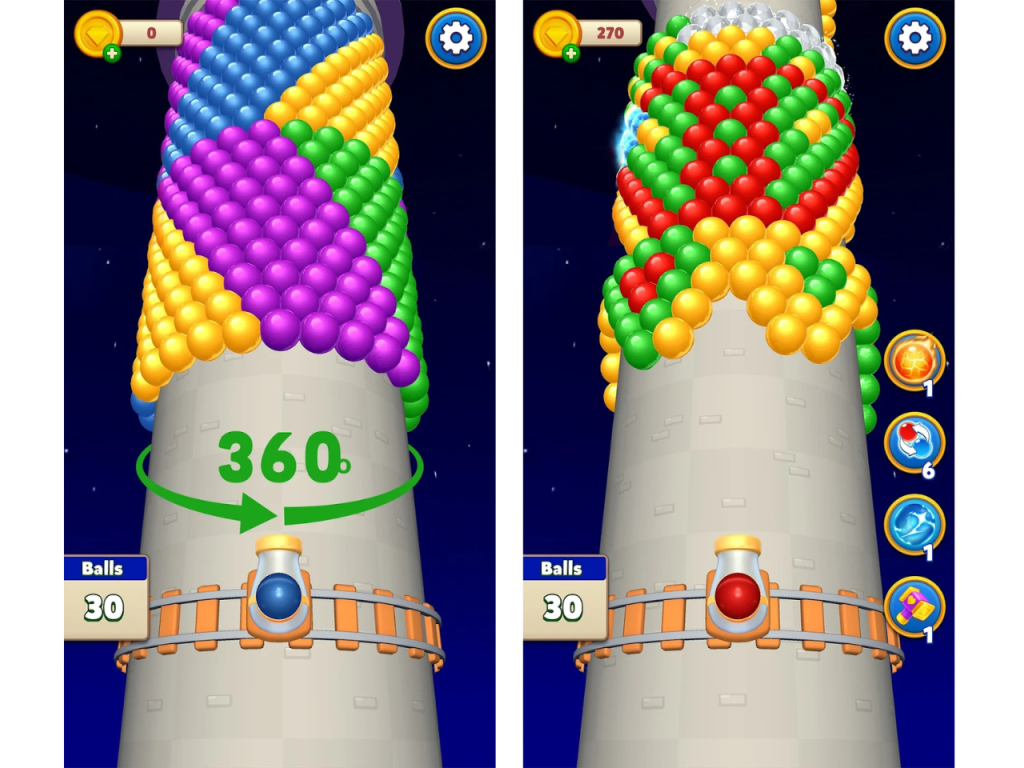Image resolution: width=1024 pixels, height=768 pixels.
Task: Open settings gear beside the 270 coin counter
Action: pos(914,38)
